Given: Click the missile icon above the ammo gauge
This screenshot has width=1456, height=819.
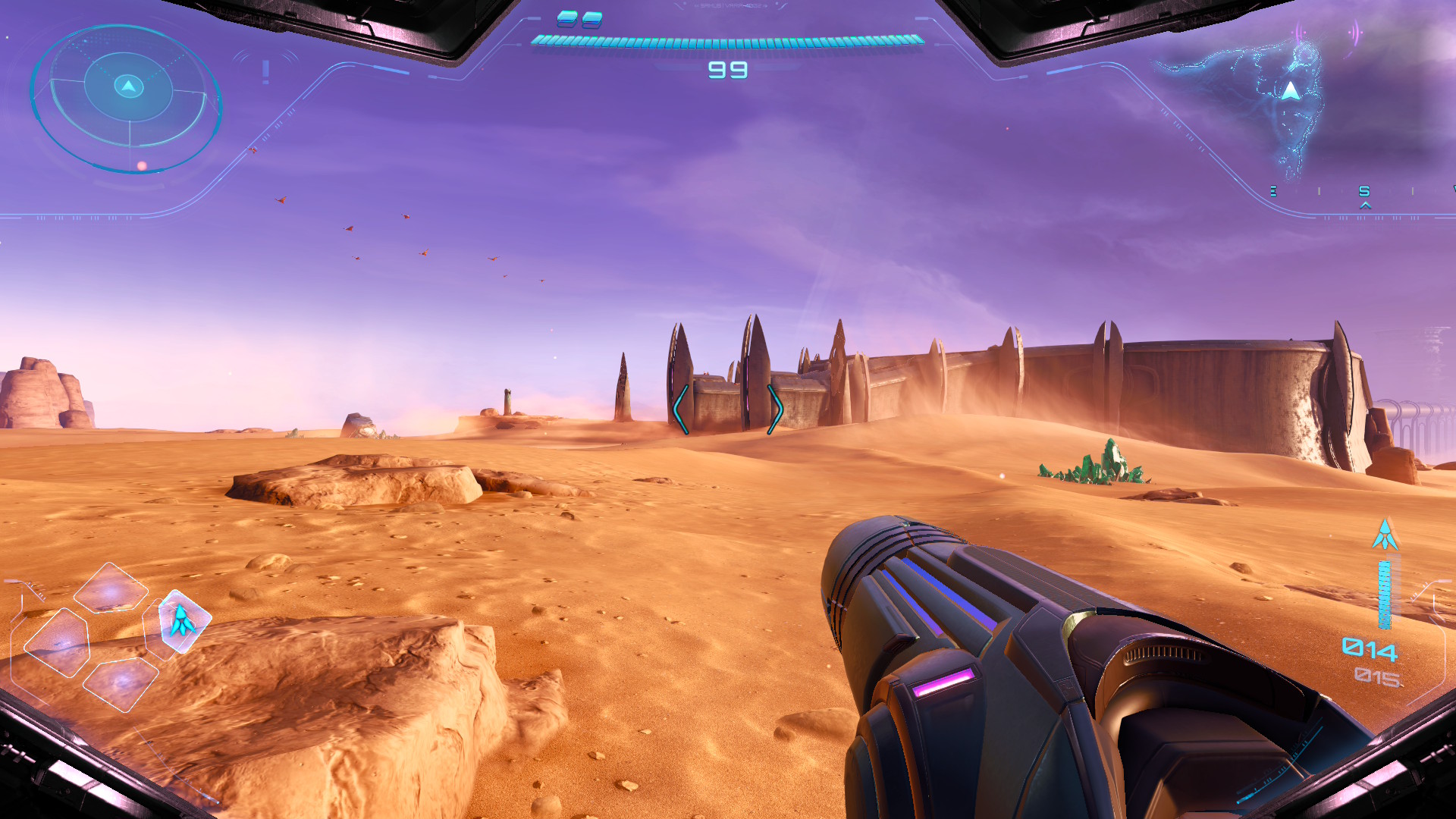Looking at the screenshot, I should [1385, 535].
